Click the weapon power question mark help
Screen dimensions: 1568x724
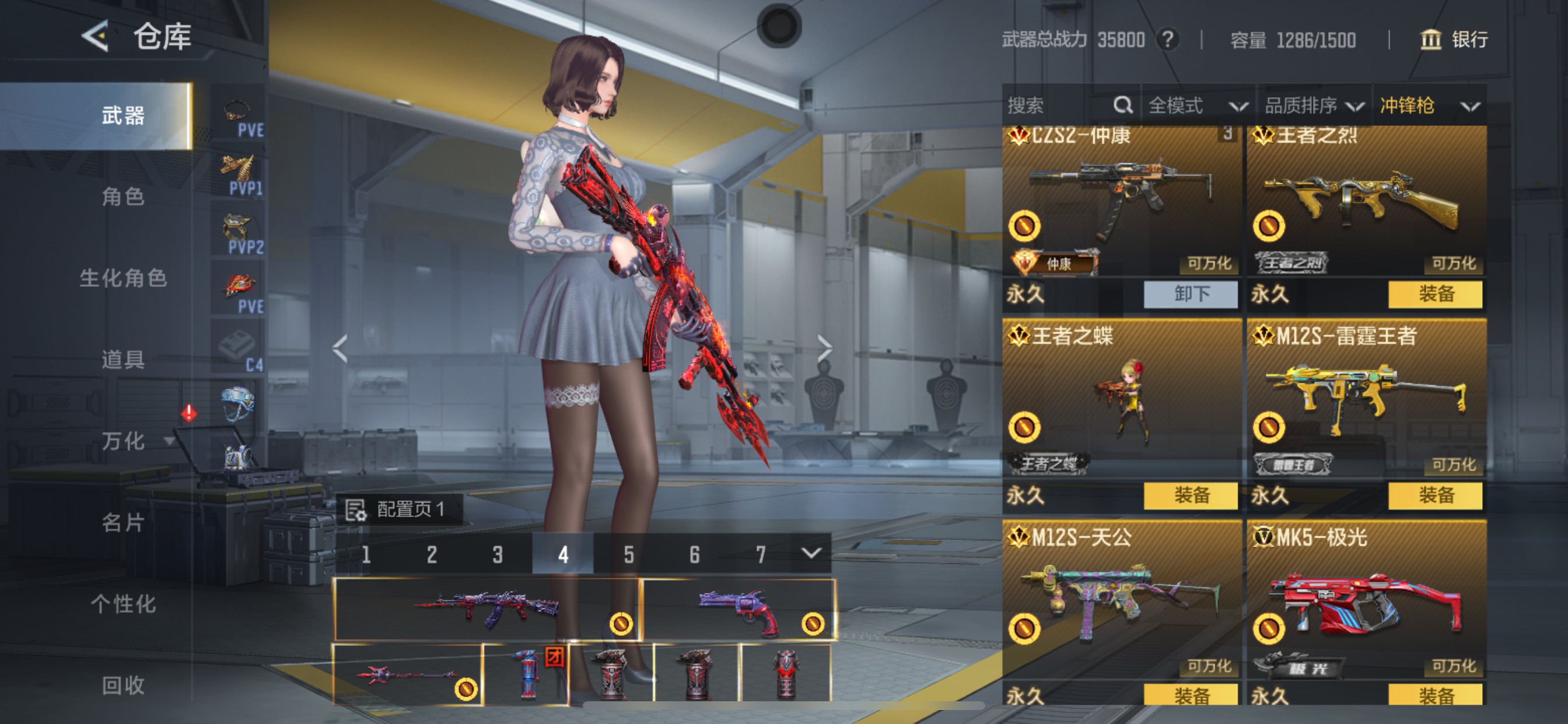(x=1167, y=40)
